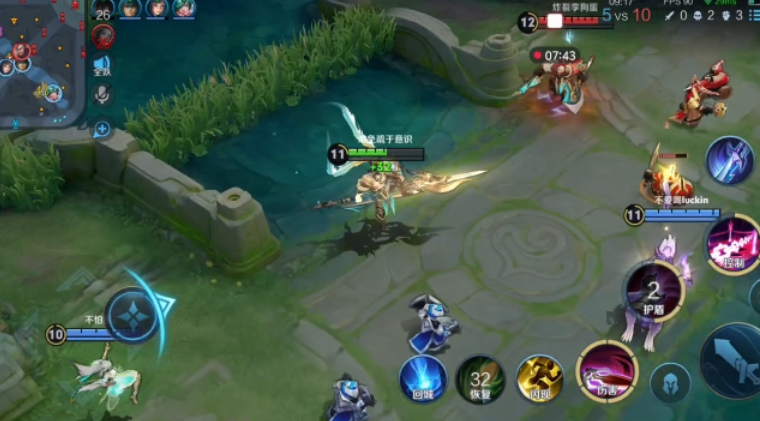Cast the damage (伤害) skill
This screenshot has width=760, height=421.
(x=603, y=371)
